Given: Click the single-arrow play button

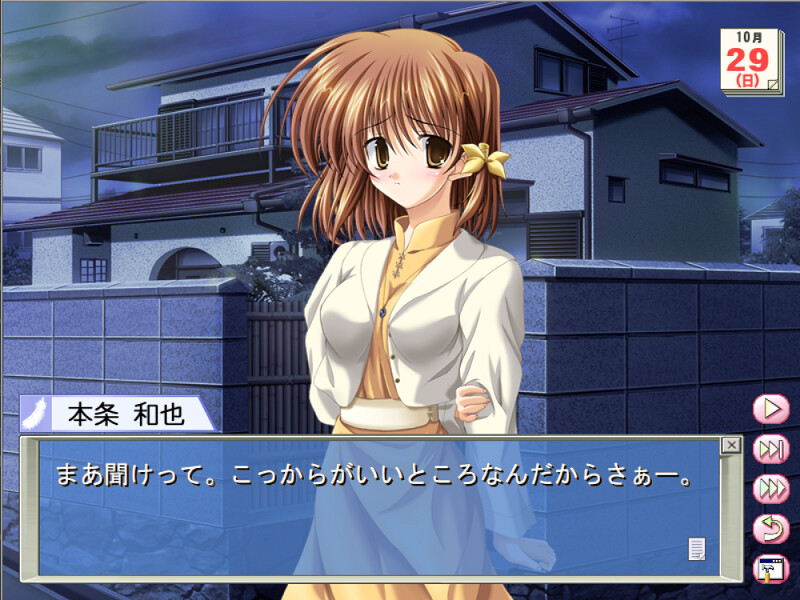Looking at the screenshot, I should tap(771, 409).
